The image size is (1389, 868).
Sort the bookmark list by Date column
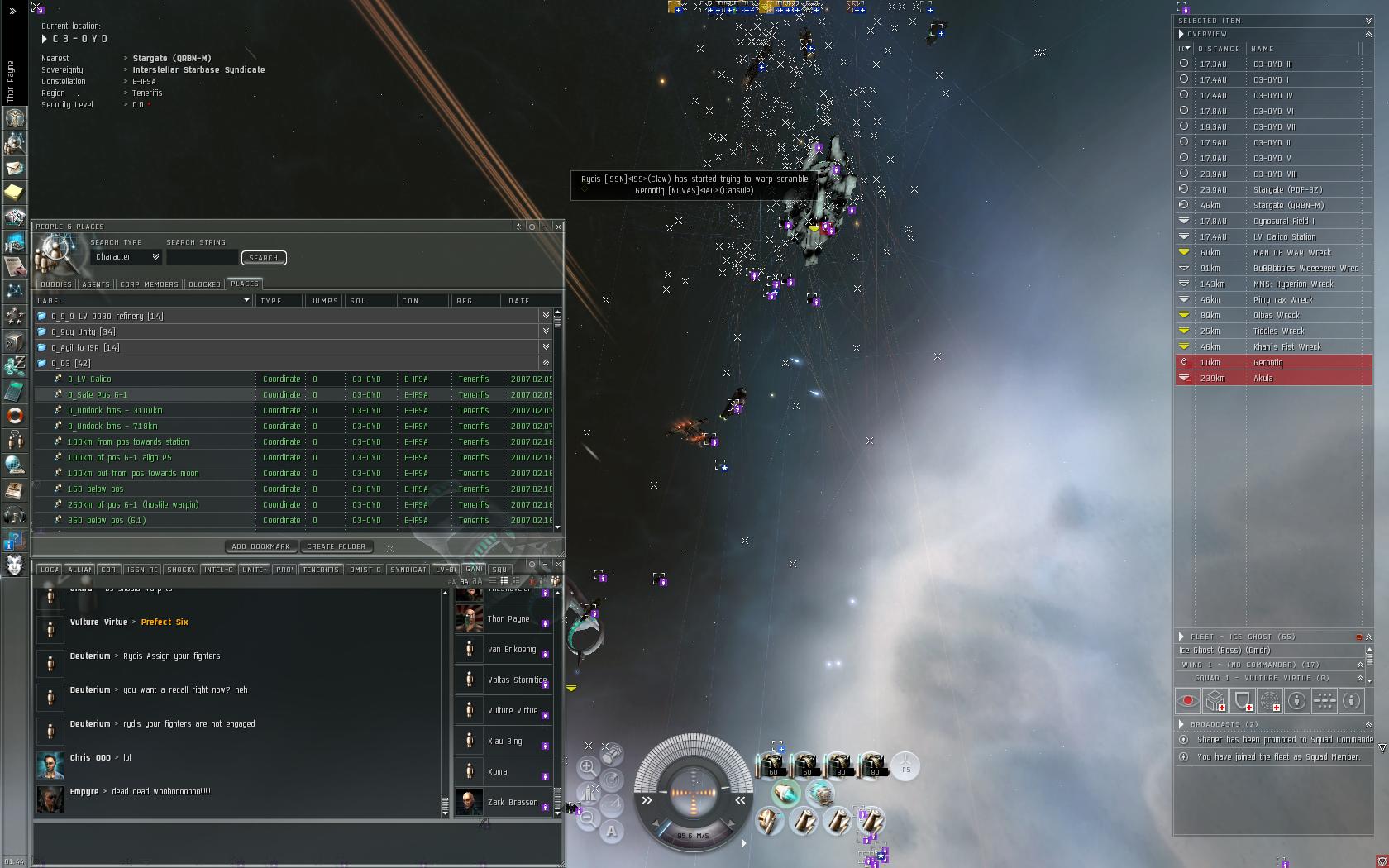coord(519,301)
